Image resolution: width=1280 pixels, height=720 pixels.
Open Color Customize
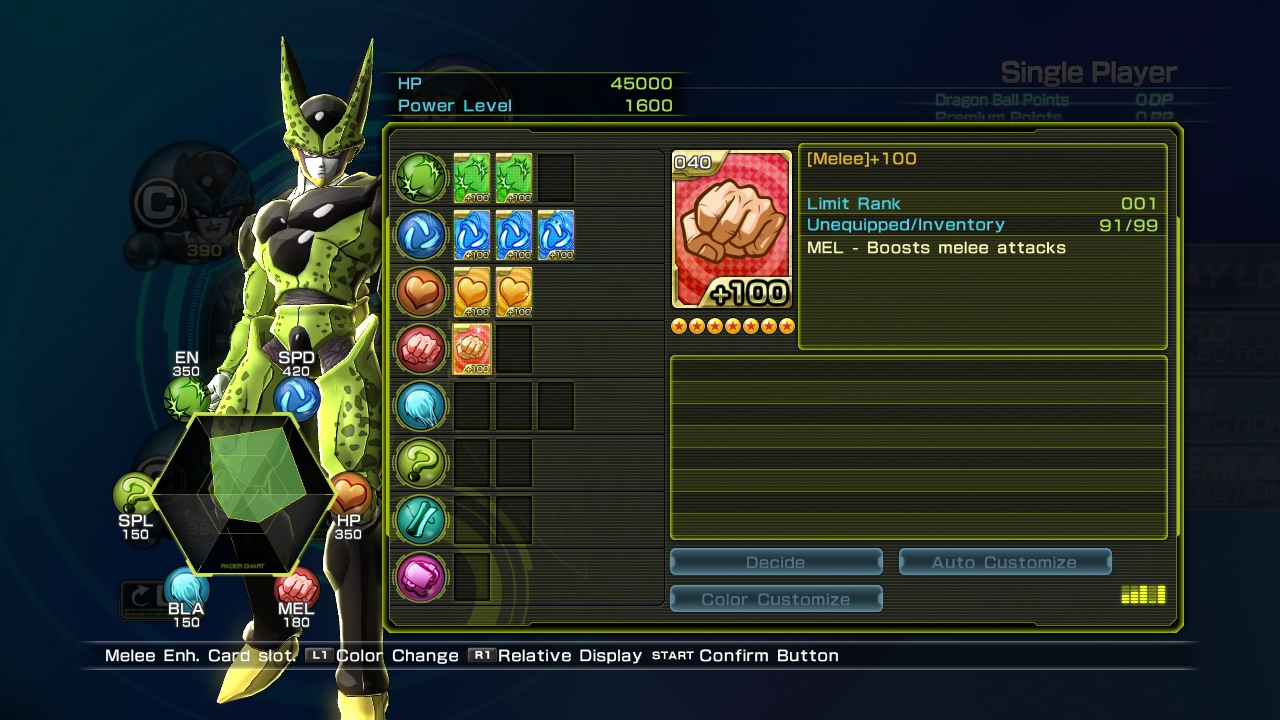click(776, 599)
